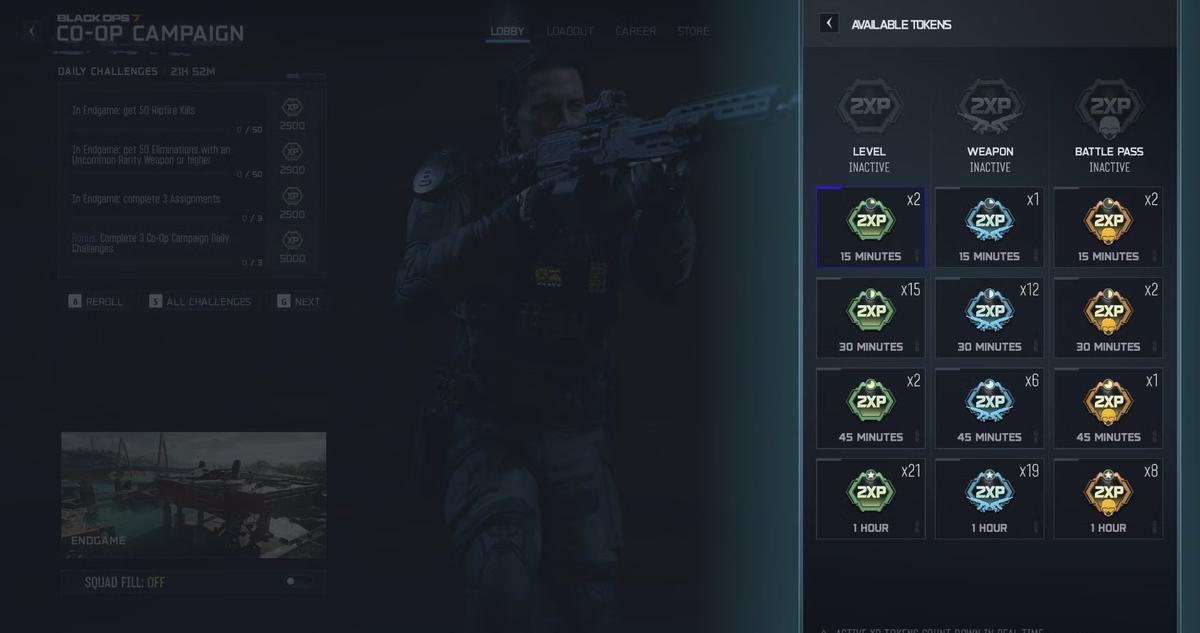Select the Lobby tab
The width and height of the screenshot is (1200, 633).
[507, 31]
